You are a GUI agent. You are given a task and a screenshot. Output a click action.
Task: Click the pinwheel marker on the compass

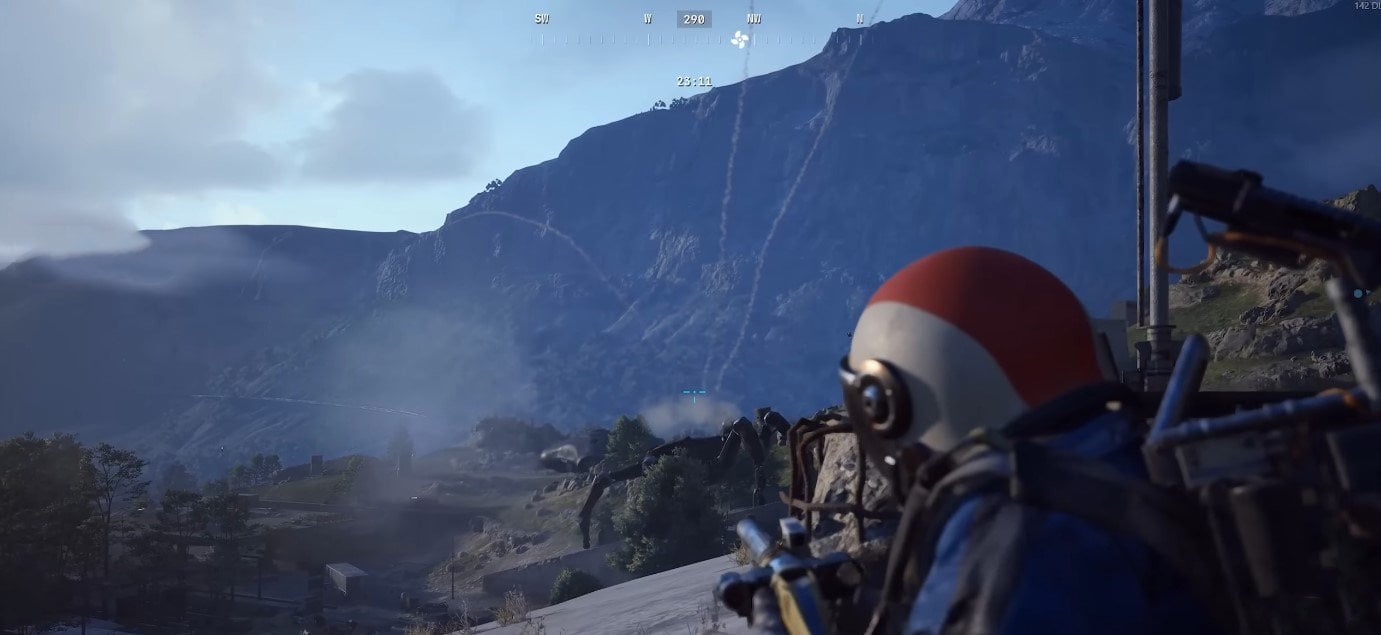[740, 40]
